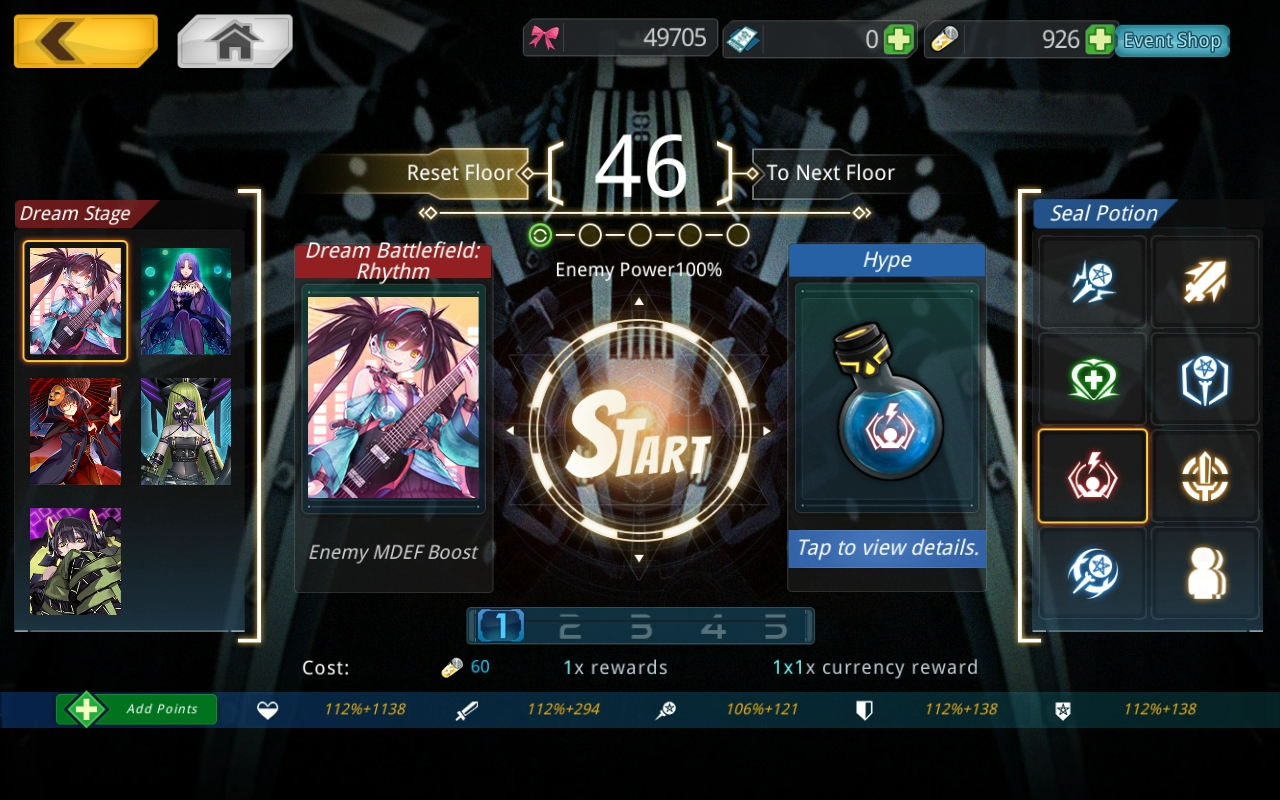Pick the blue shield star seal potion

coord(1204,380)
